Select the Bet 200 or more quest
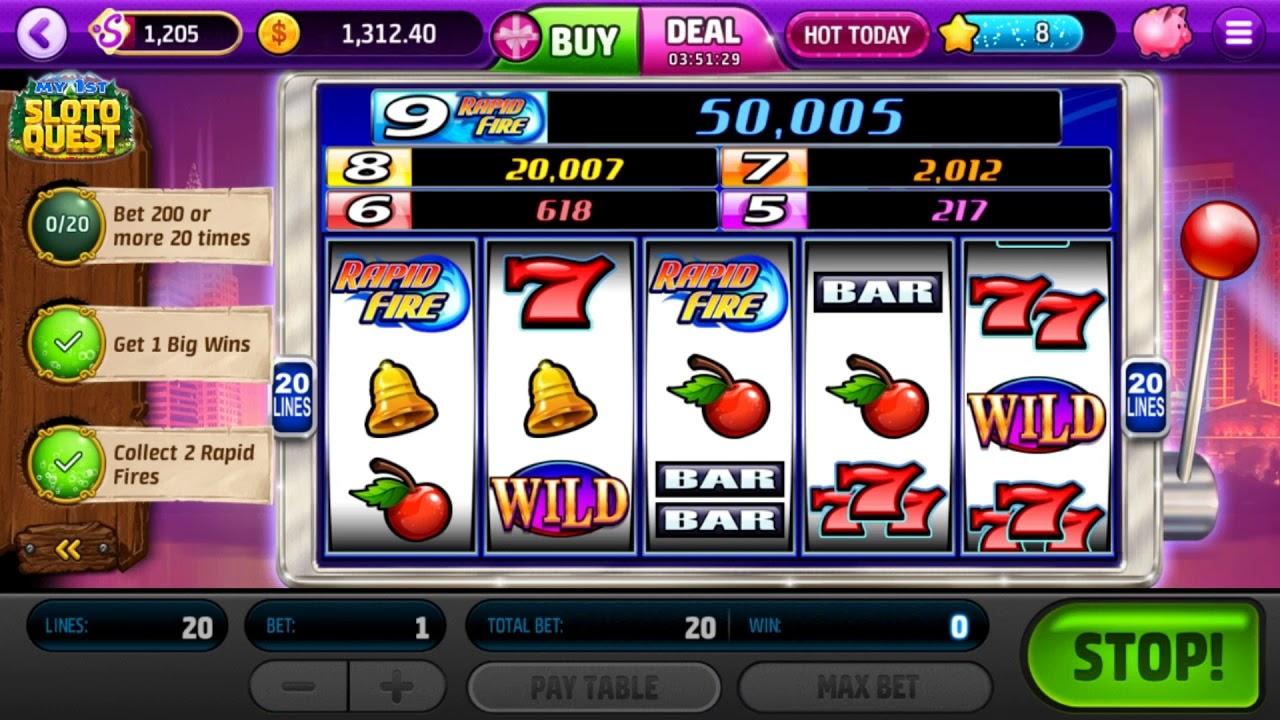Image resolution: width=1280 pixels, height=720 pixels. [x=150, y=225]
